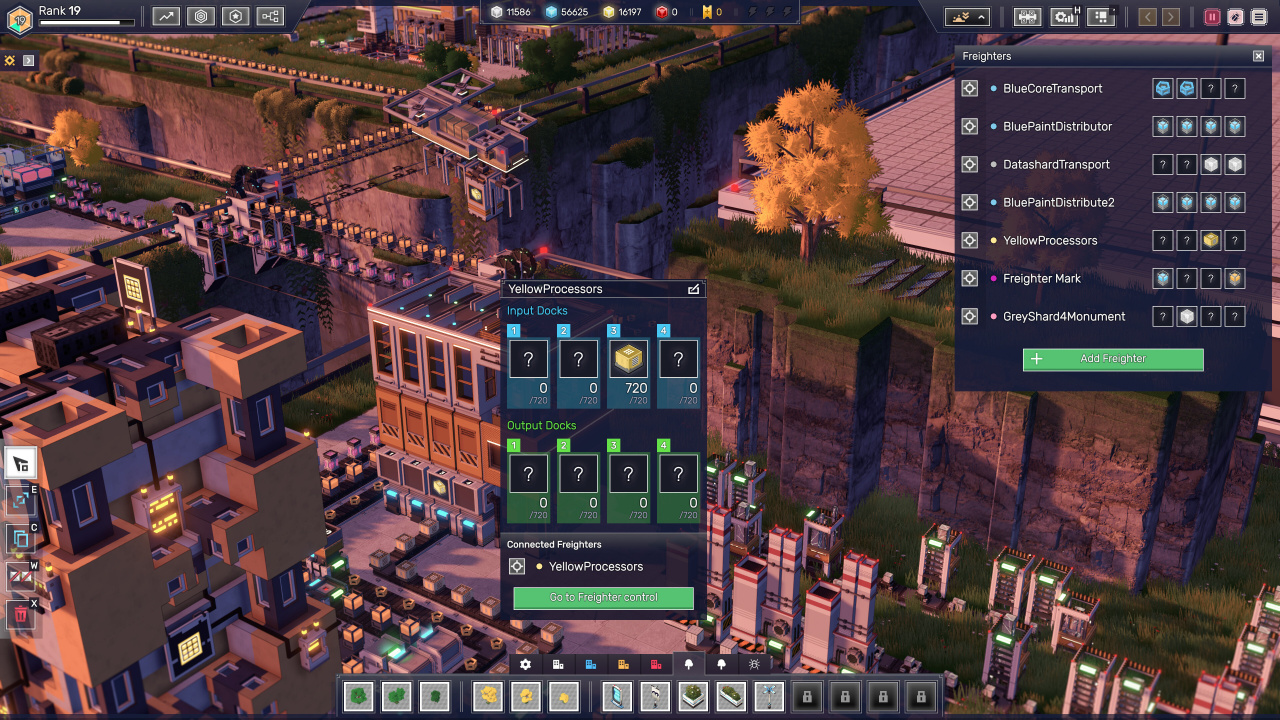This screenshot has height=720, width=1280.
Task: Choose the large green bush decoration
Action: 360,695
